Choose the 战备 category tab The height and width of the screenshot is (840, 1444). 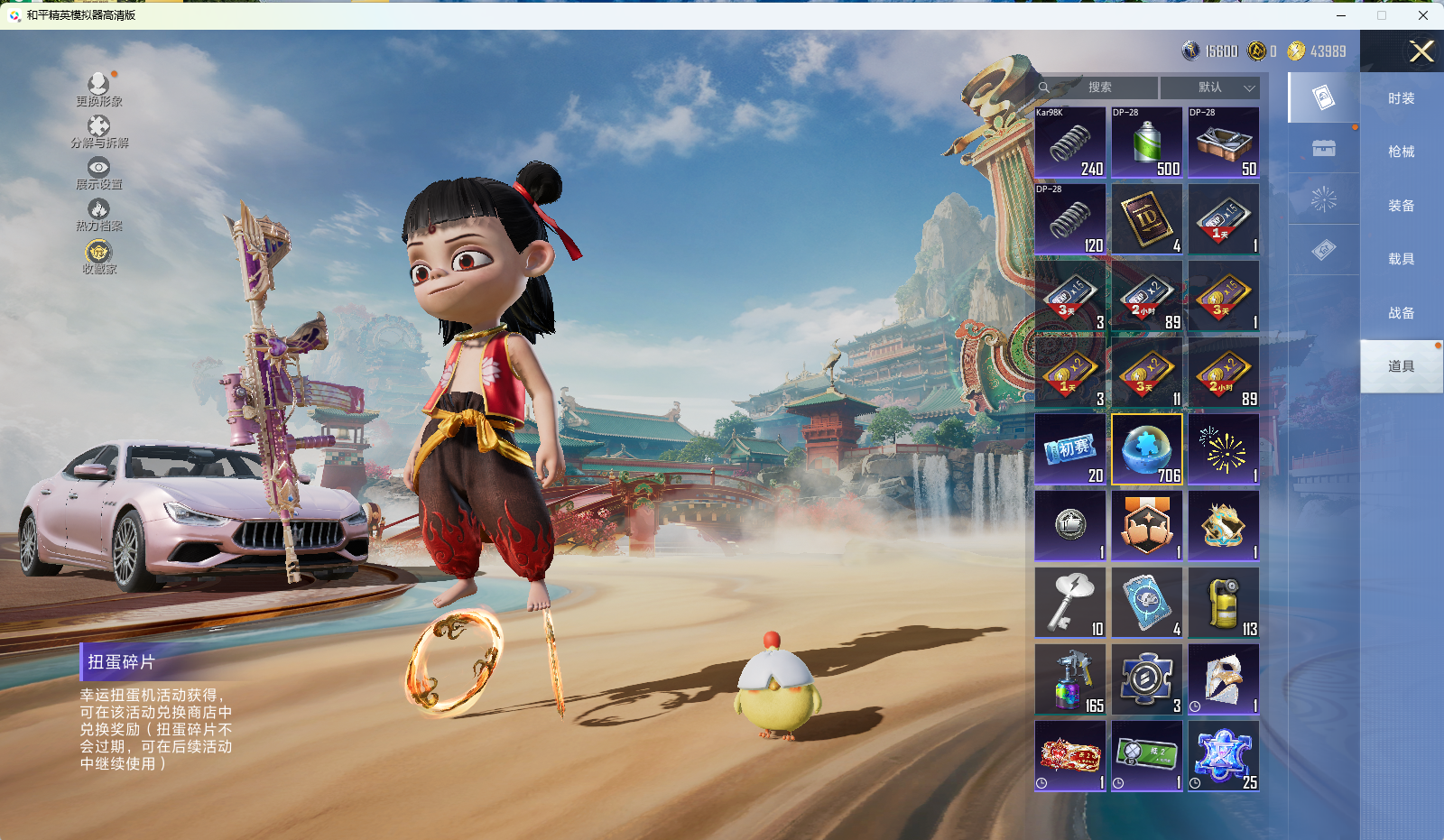pos(1401,313)
